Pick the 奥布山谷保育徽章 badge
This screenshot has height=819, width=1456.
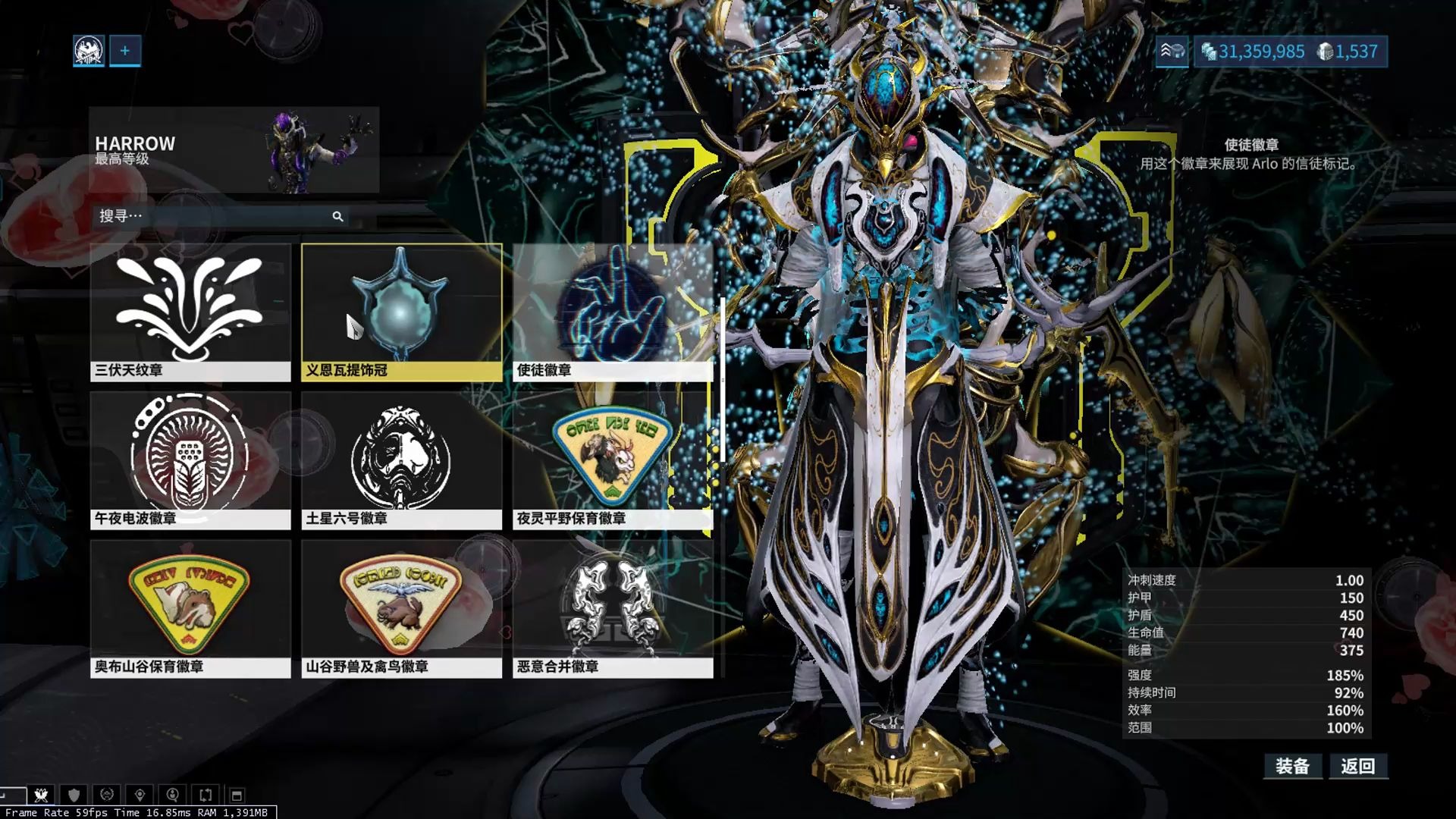(190, 608)
